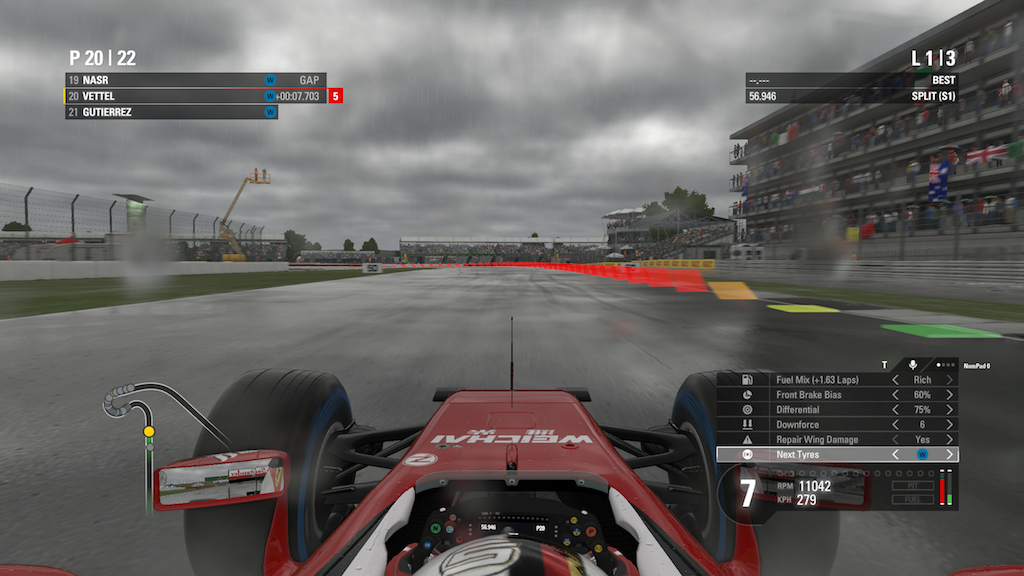Raise Front Brake Bias above 60%

click(949, 395)
